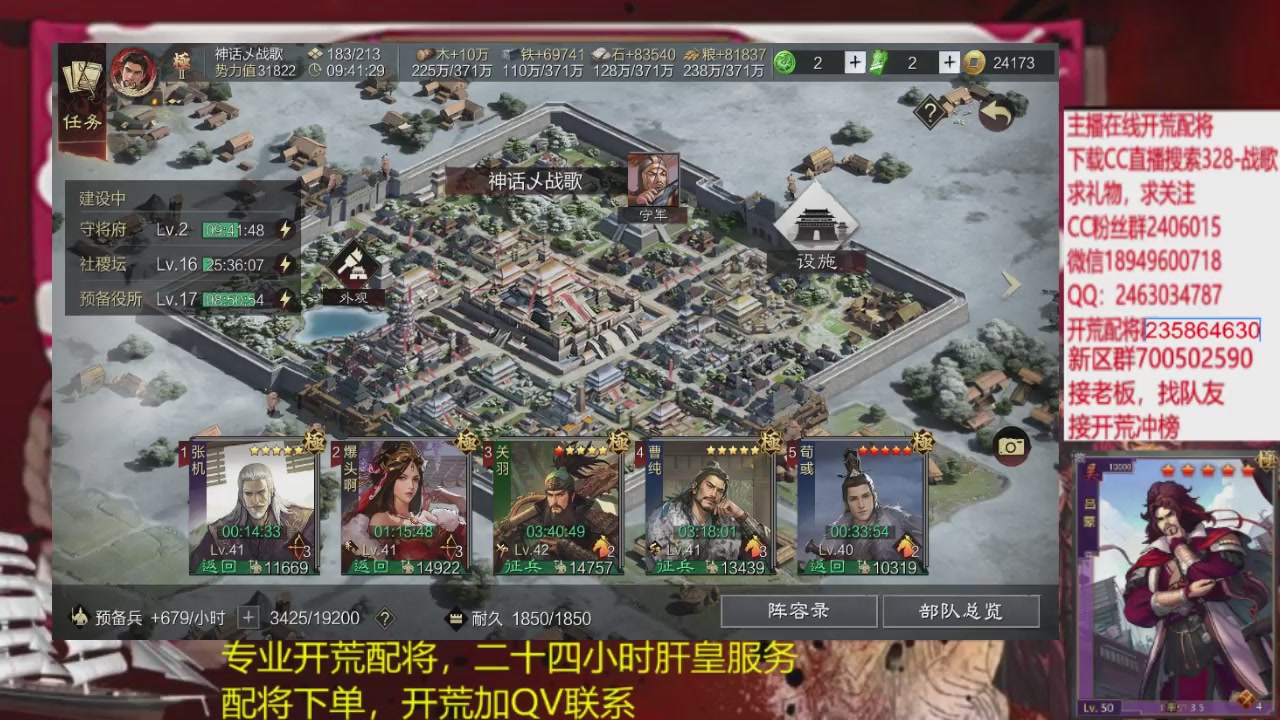
Task: Click the gold coin counter showing 24173
Action: pyautogui.click(x=1000, y=62)
